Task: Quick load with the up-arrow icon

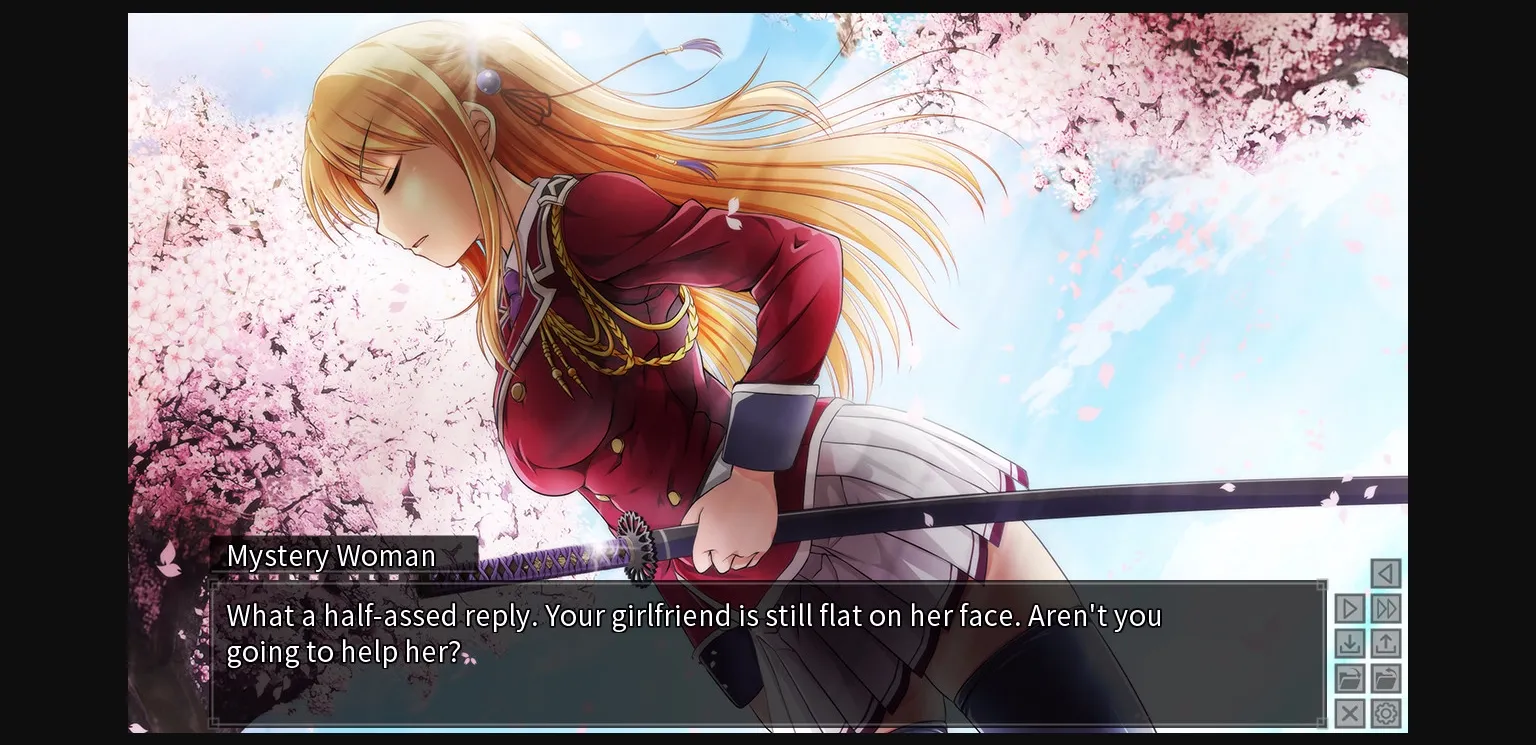Action: (x=1385, y=643)
